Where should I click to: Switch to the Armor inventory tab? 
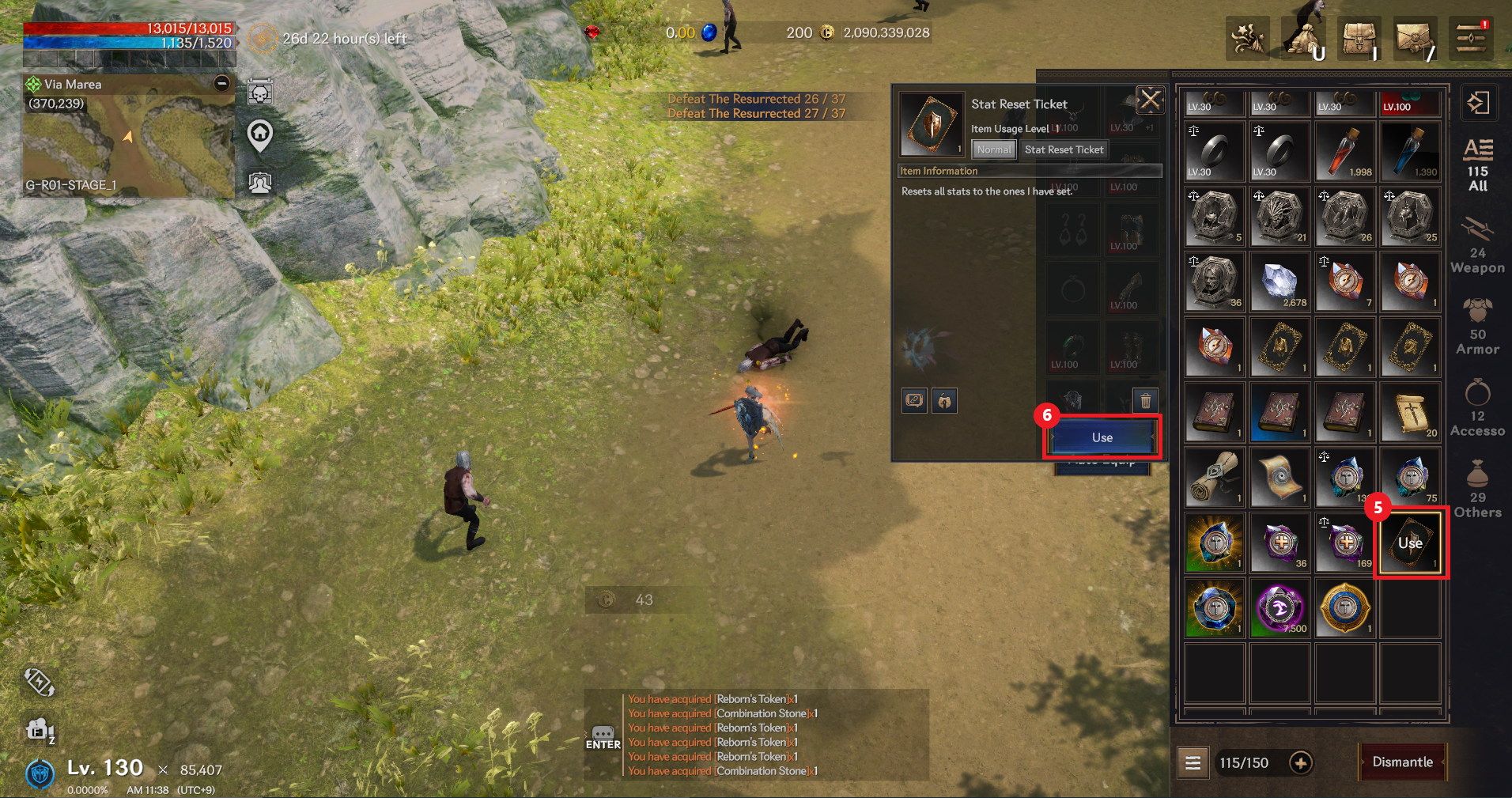tap(1477, 327)
